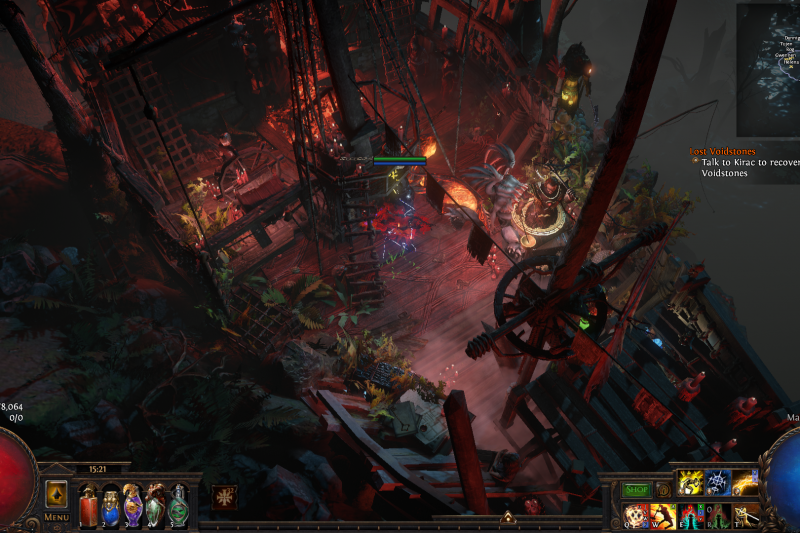This screenshot has height=533, width=800.
Task: Click the cross-shaped buff icon
Action: (x=224, y=497)
